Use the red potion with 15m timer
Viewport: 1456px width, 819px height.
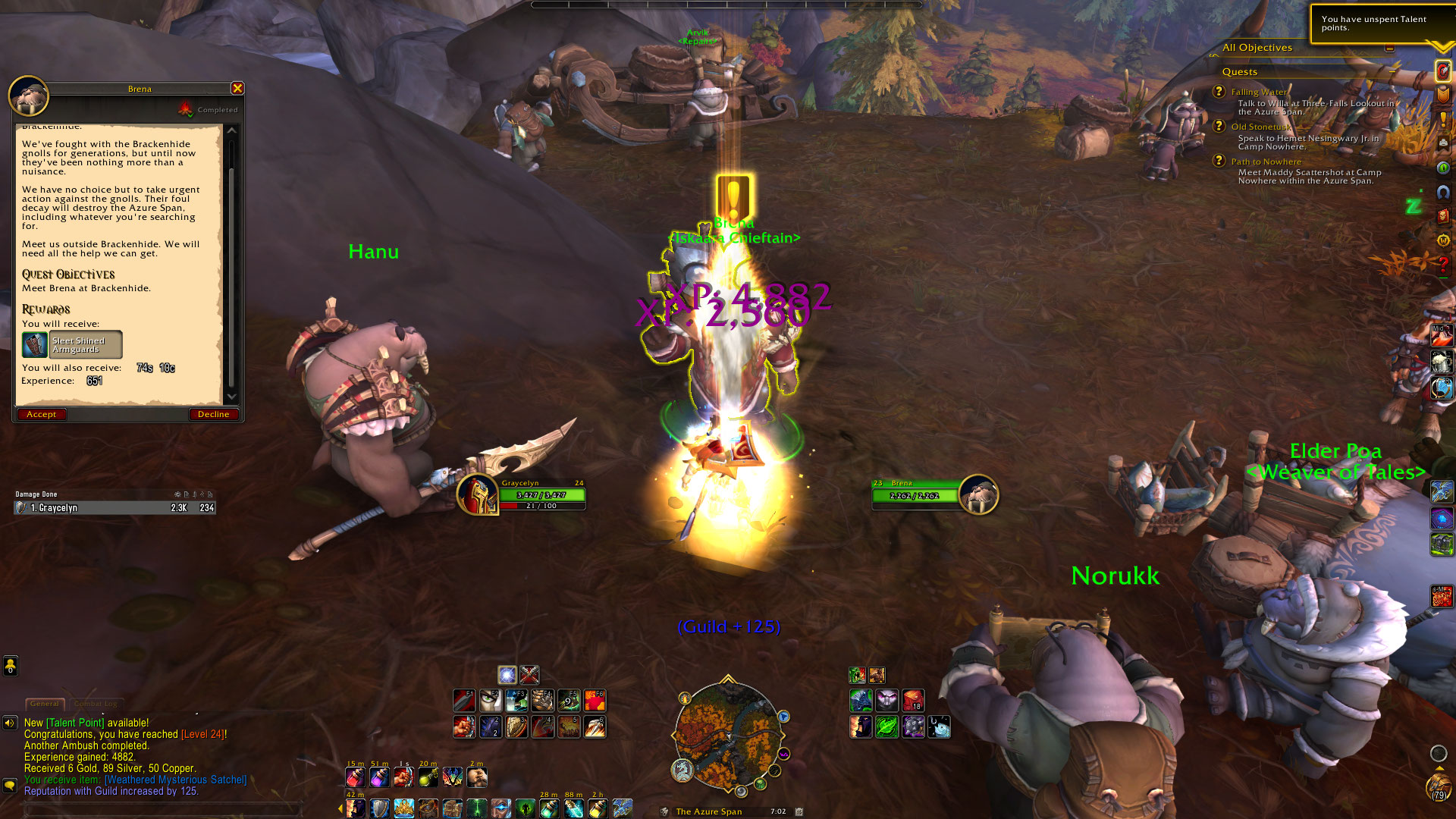pos(355,777)
